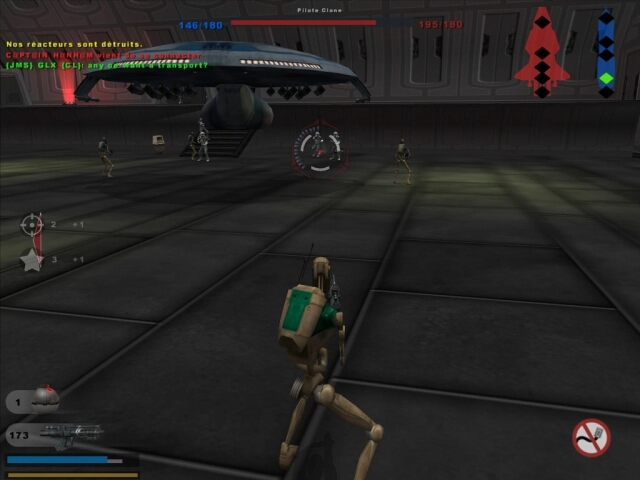Select the crosshair marksman award icon
Screen dimensions: 640x480
click(33, 225)
